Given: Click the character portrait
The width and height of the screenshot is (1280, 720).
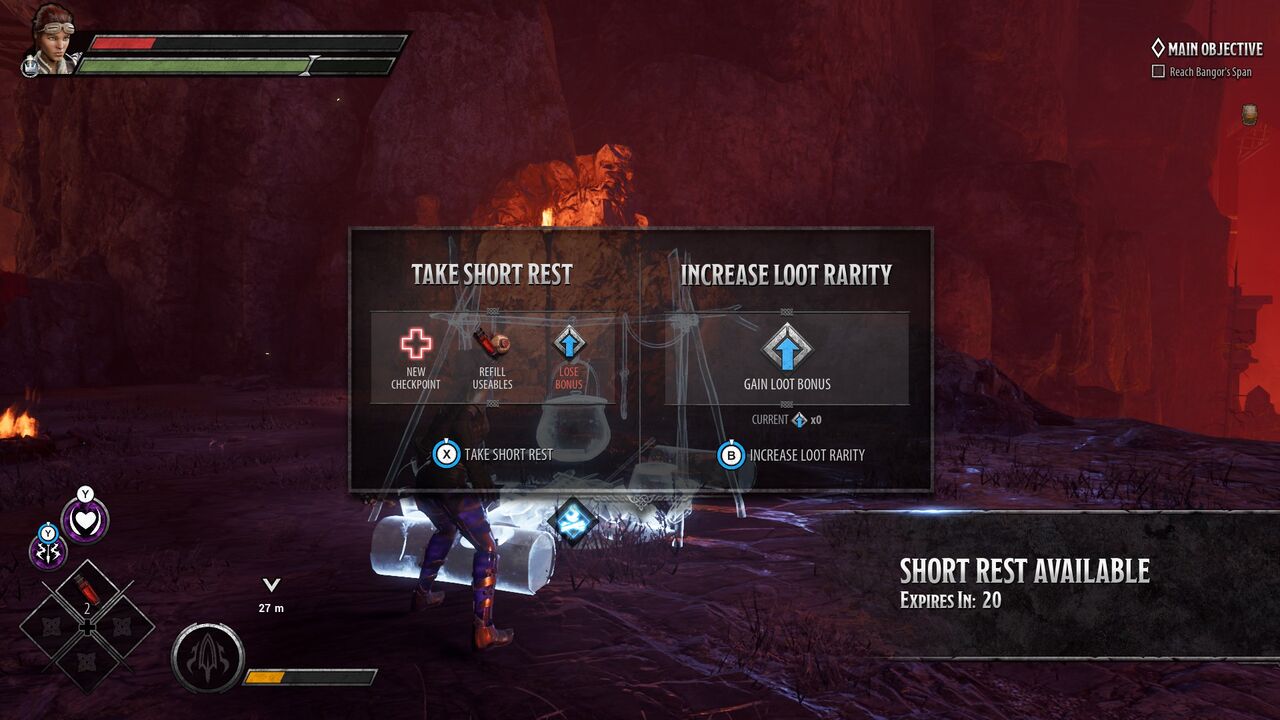Looking at the screenshot, I should pyautogui.click(x=50, y=40).
